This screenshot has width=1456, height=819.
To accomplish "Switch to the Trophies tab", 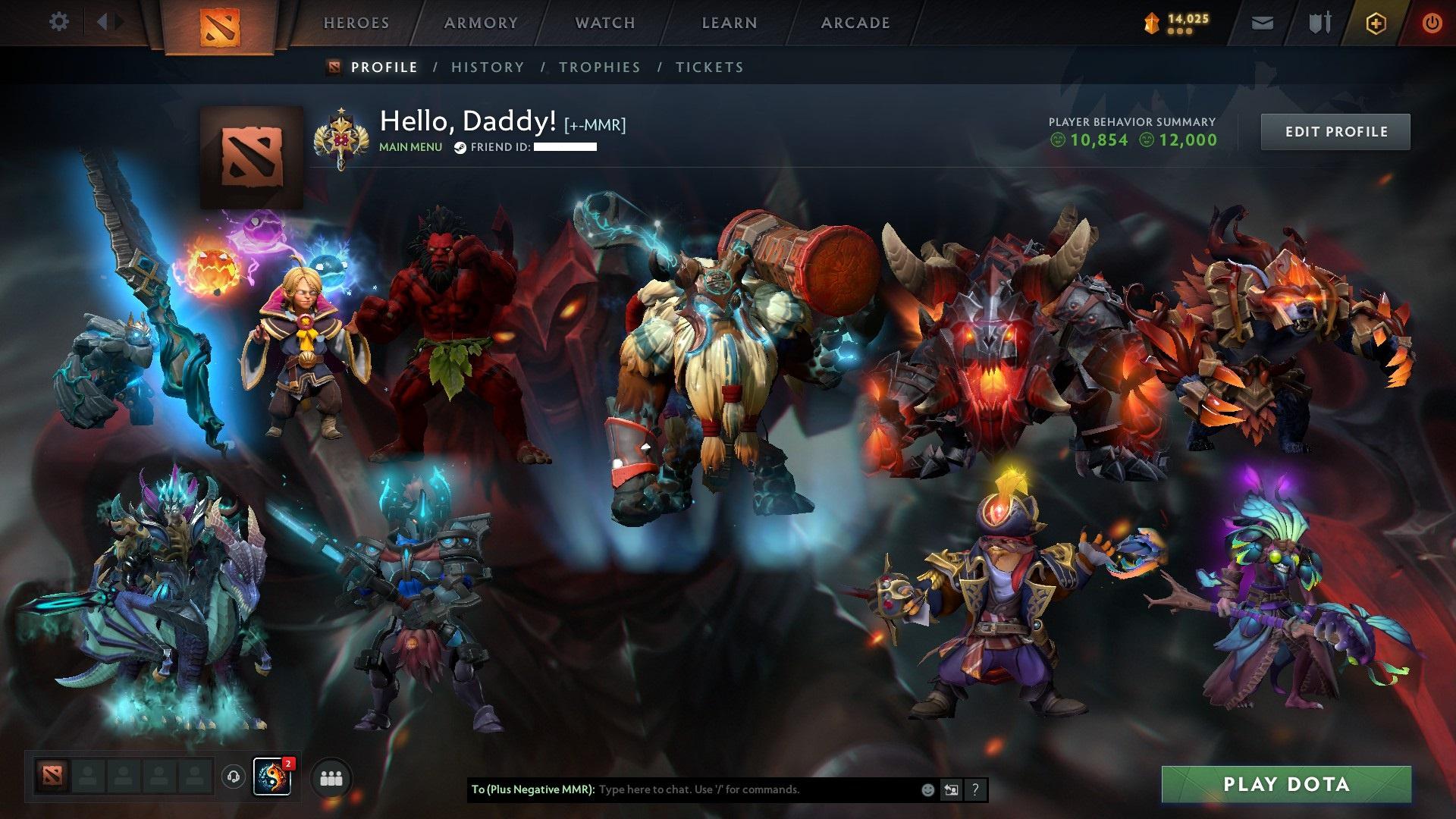I will [x=600, y=67].
